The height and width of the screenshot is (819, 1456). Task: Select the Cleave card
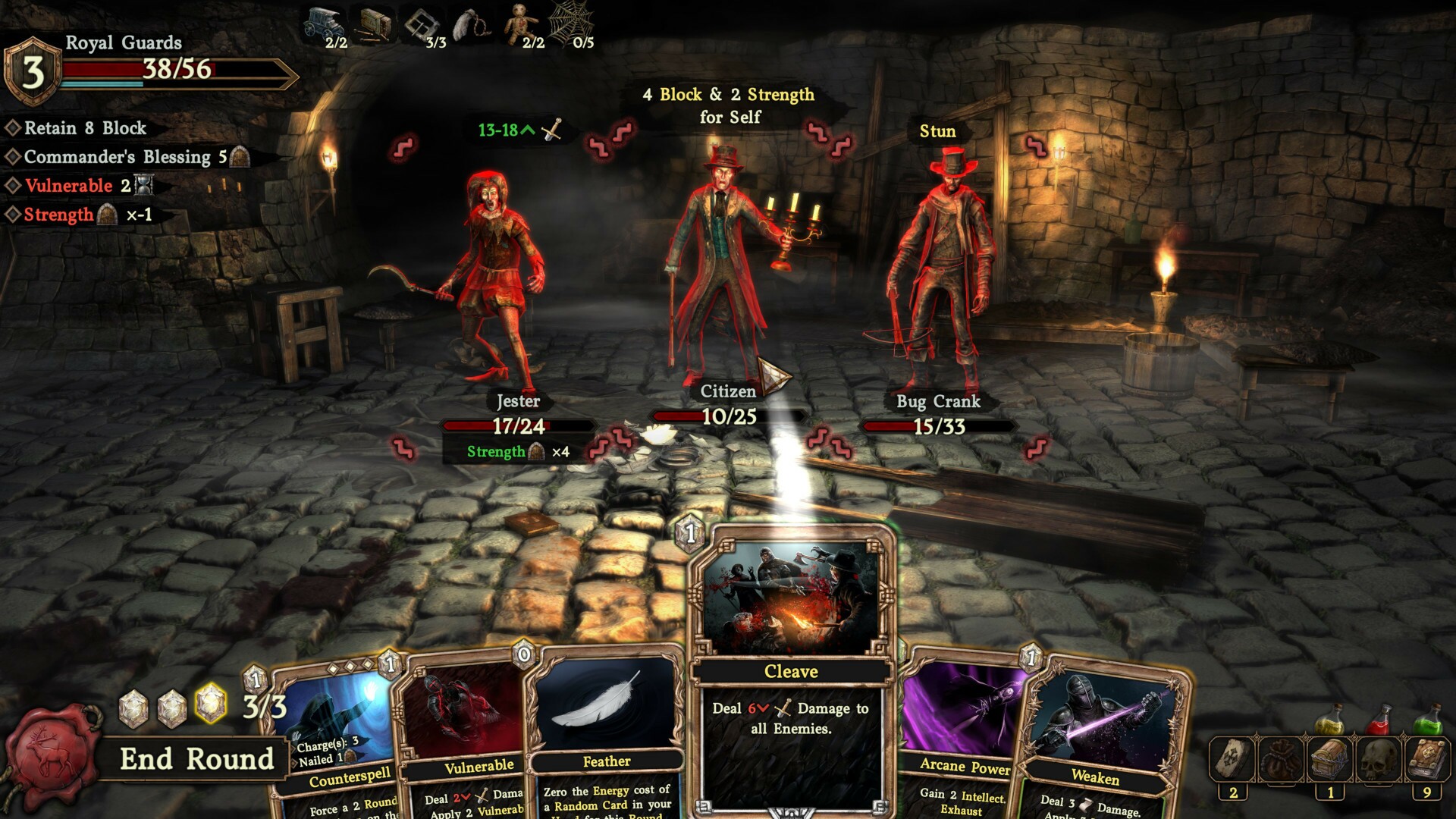(x=791, y=671)
